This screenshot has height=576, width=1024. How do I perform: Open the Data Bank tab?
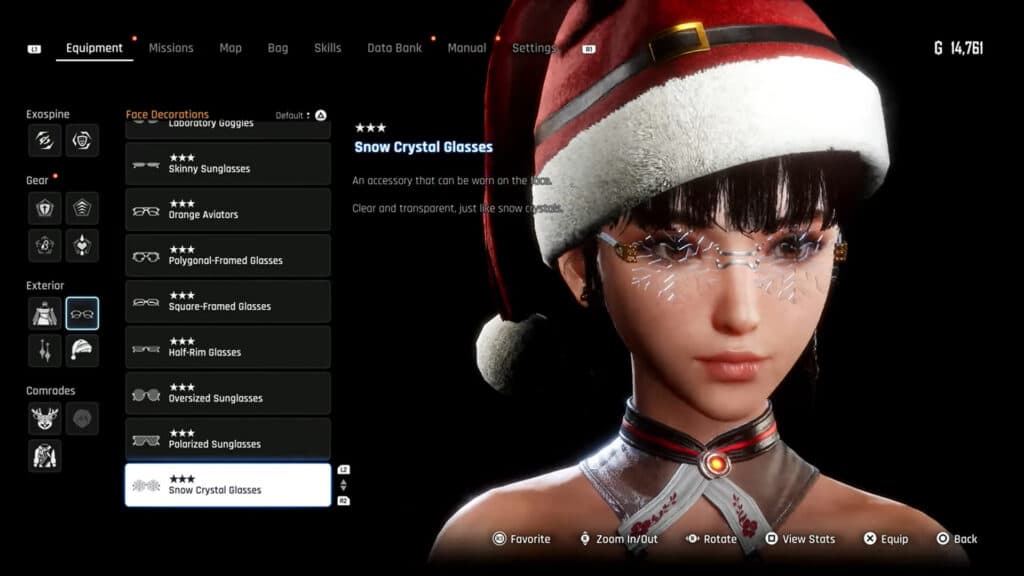394,48
